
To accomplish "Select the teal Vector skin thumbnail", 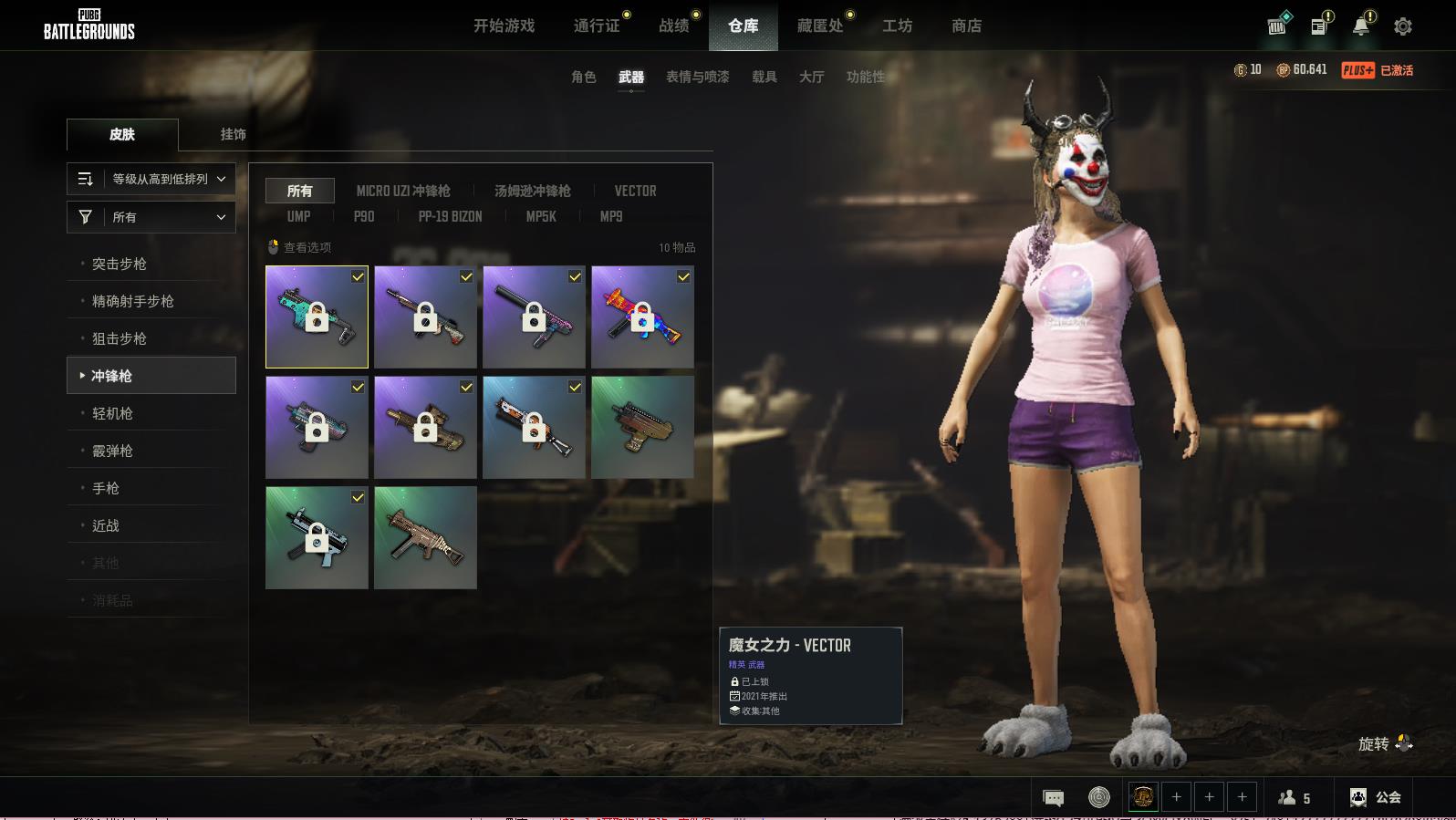I will (317, 317).
